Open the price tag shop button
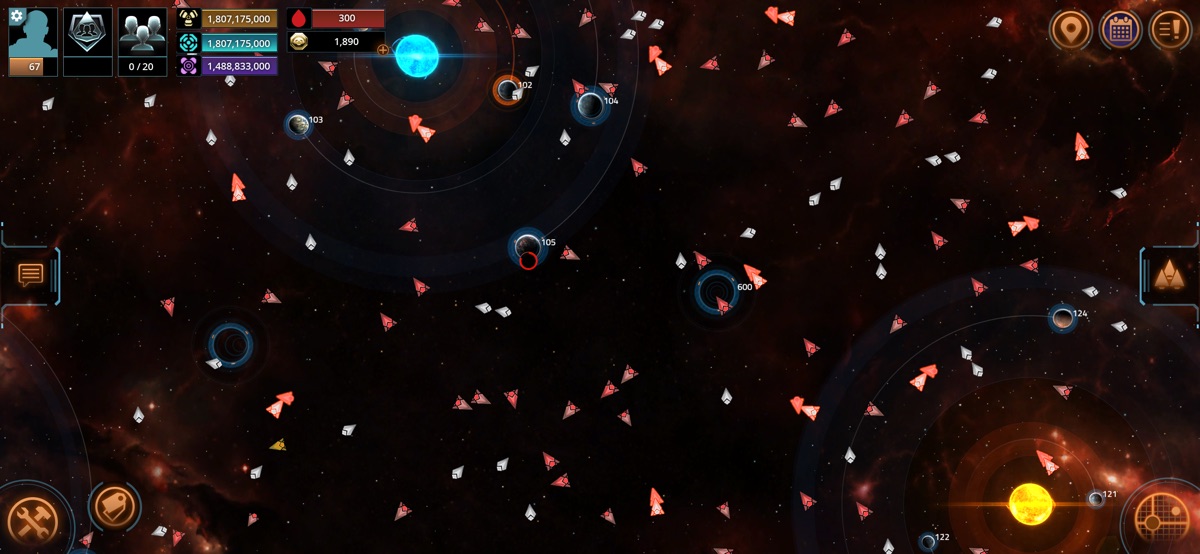Image resolution: width=1200 pixels, height=554 pixels. tap(114, 505)
